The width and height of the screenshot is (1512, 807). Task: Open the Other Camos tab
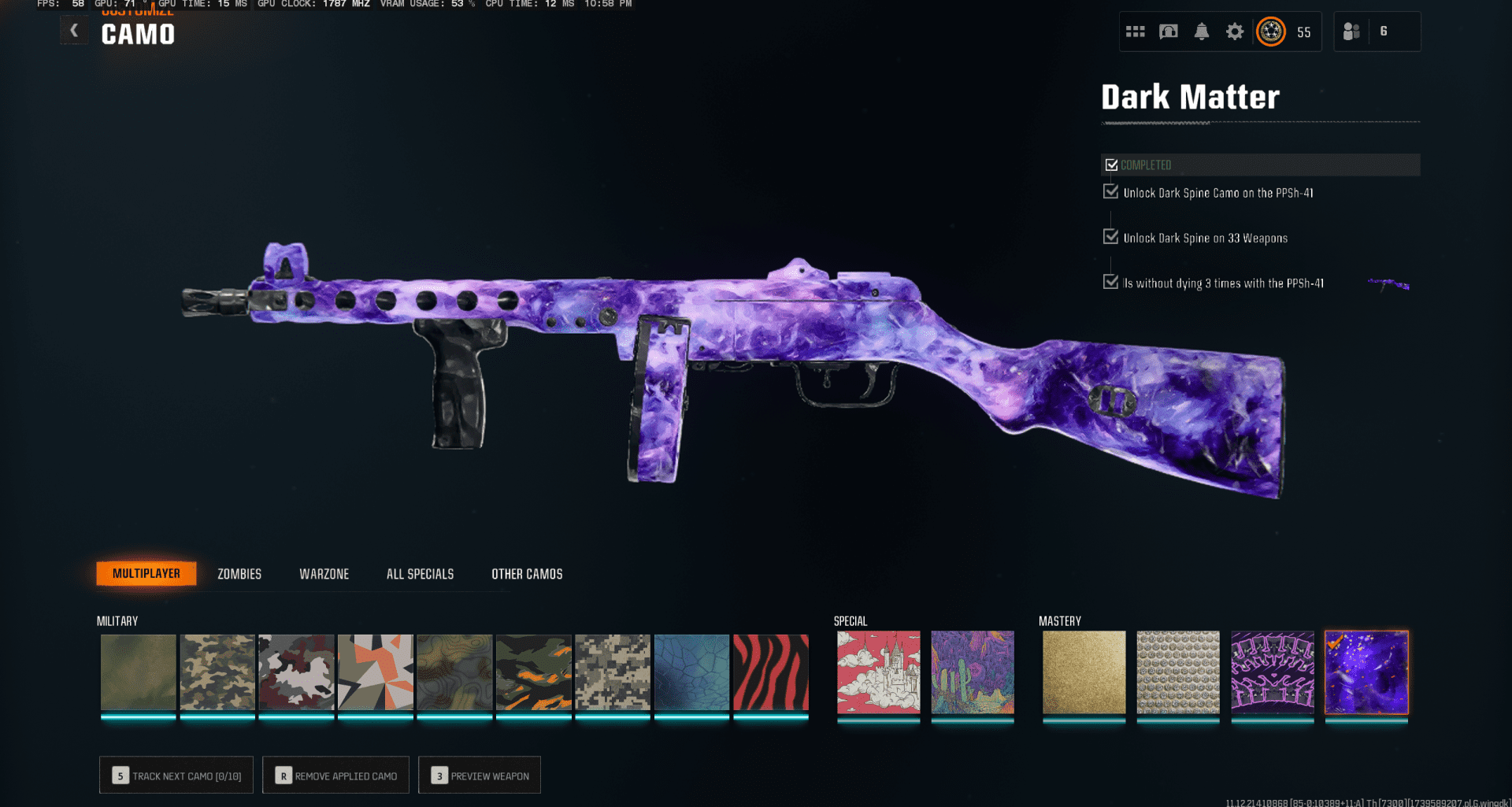pyautogui.click(x=526, y=573)
